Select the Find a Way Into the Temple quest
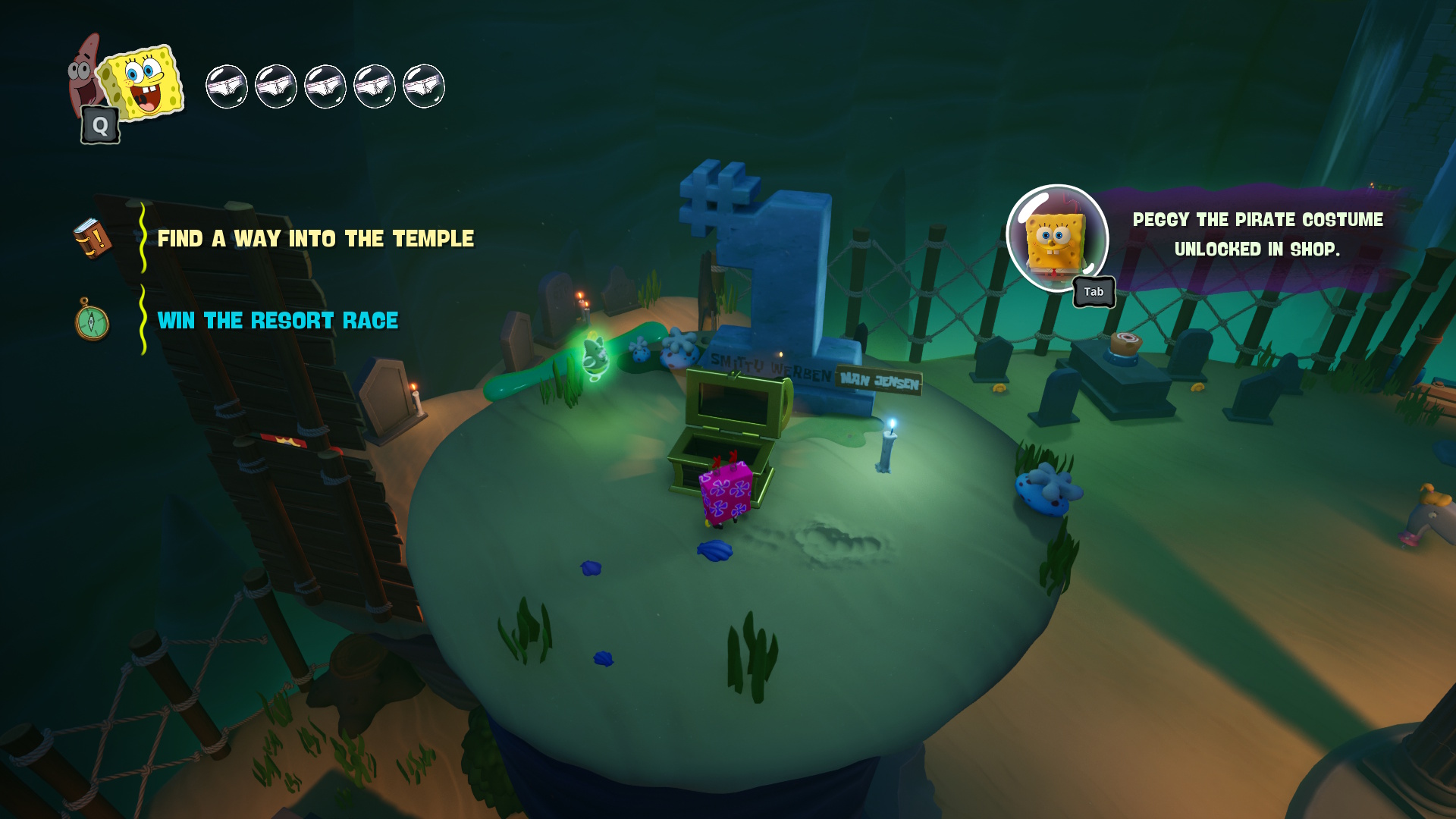This screenshot has height=819, width=1456. (315, 239)
